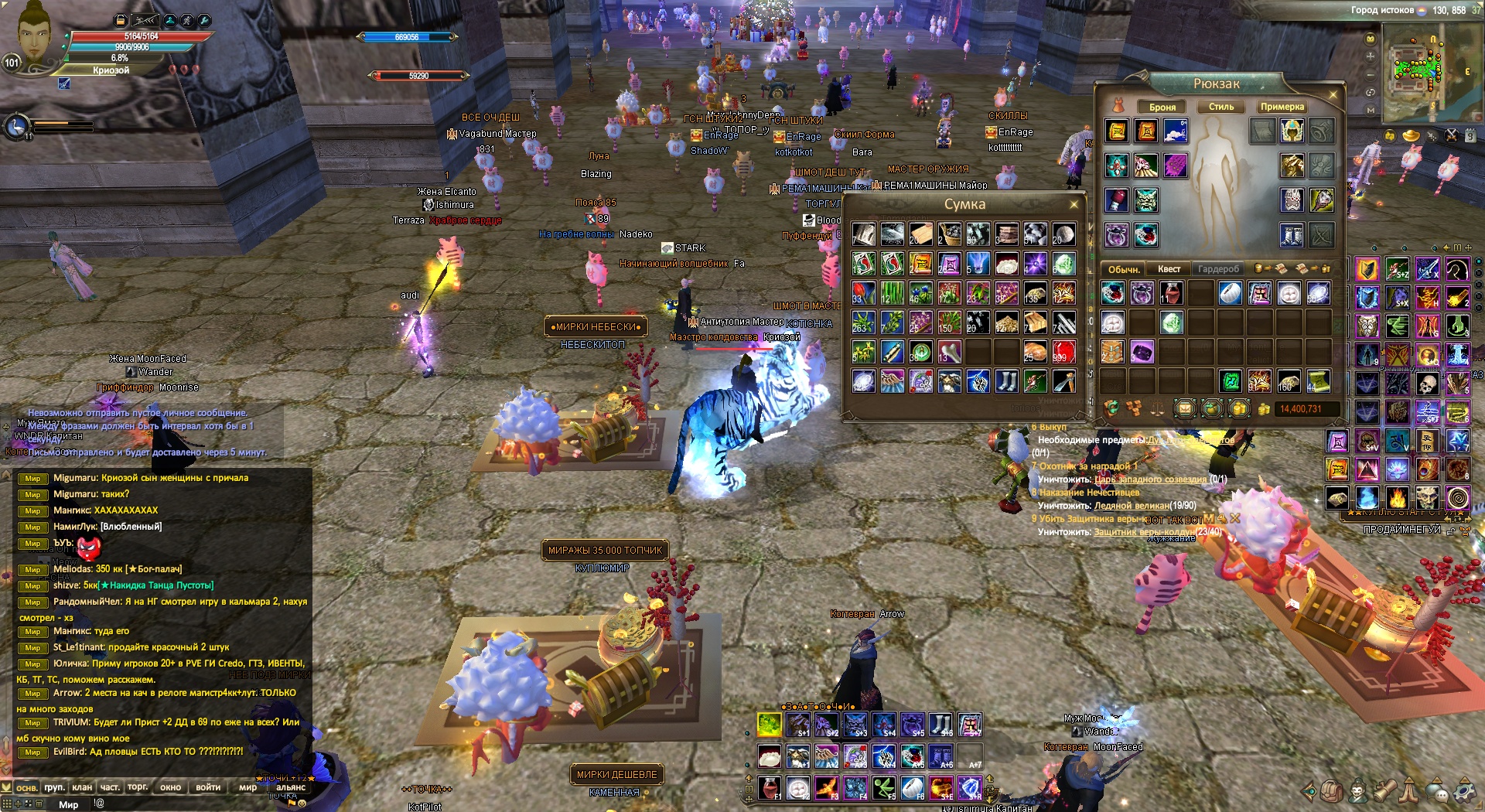The image size is (1485, 812).
Task: Switch to the Квест inventory tab
Action: pyautogui.click(x=1169, y=269)
